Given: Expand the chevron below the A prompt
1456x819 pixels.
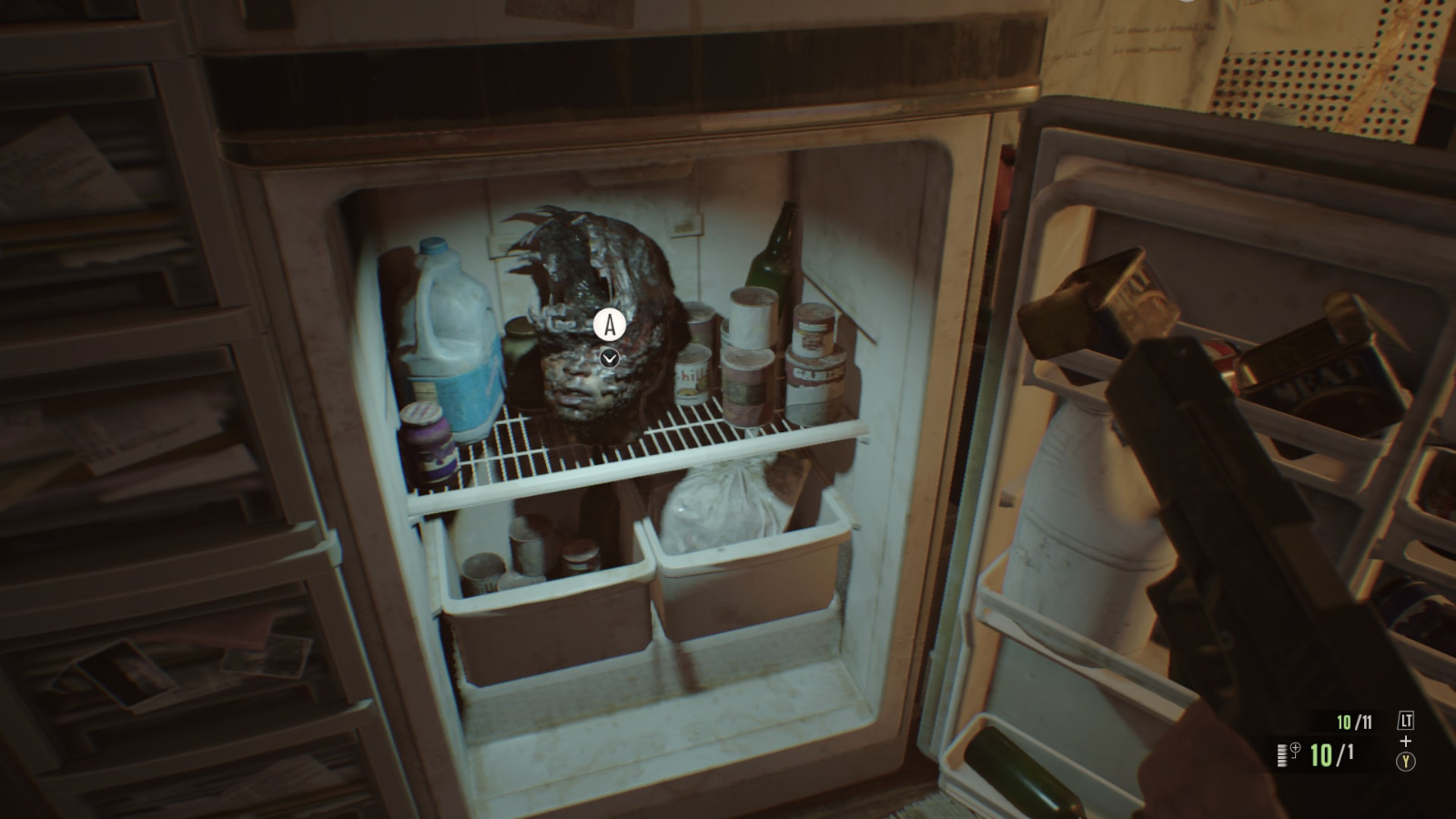Looking at the screenshot, I should coord(609,357).
